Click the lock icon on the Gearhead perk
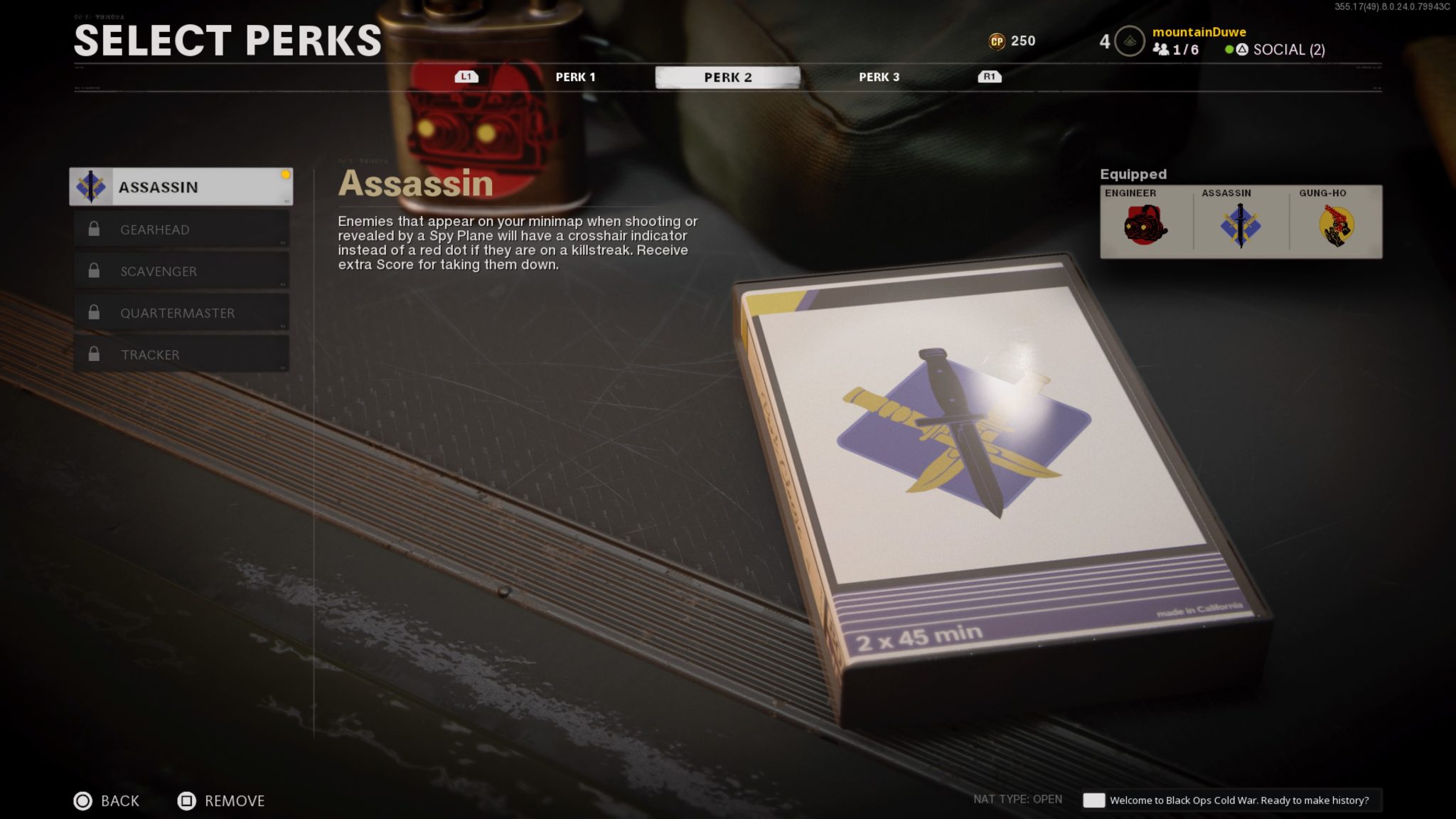 [95, 229]
